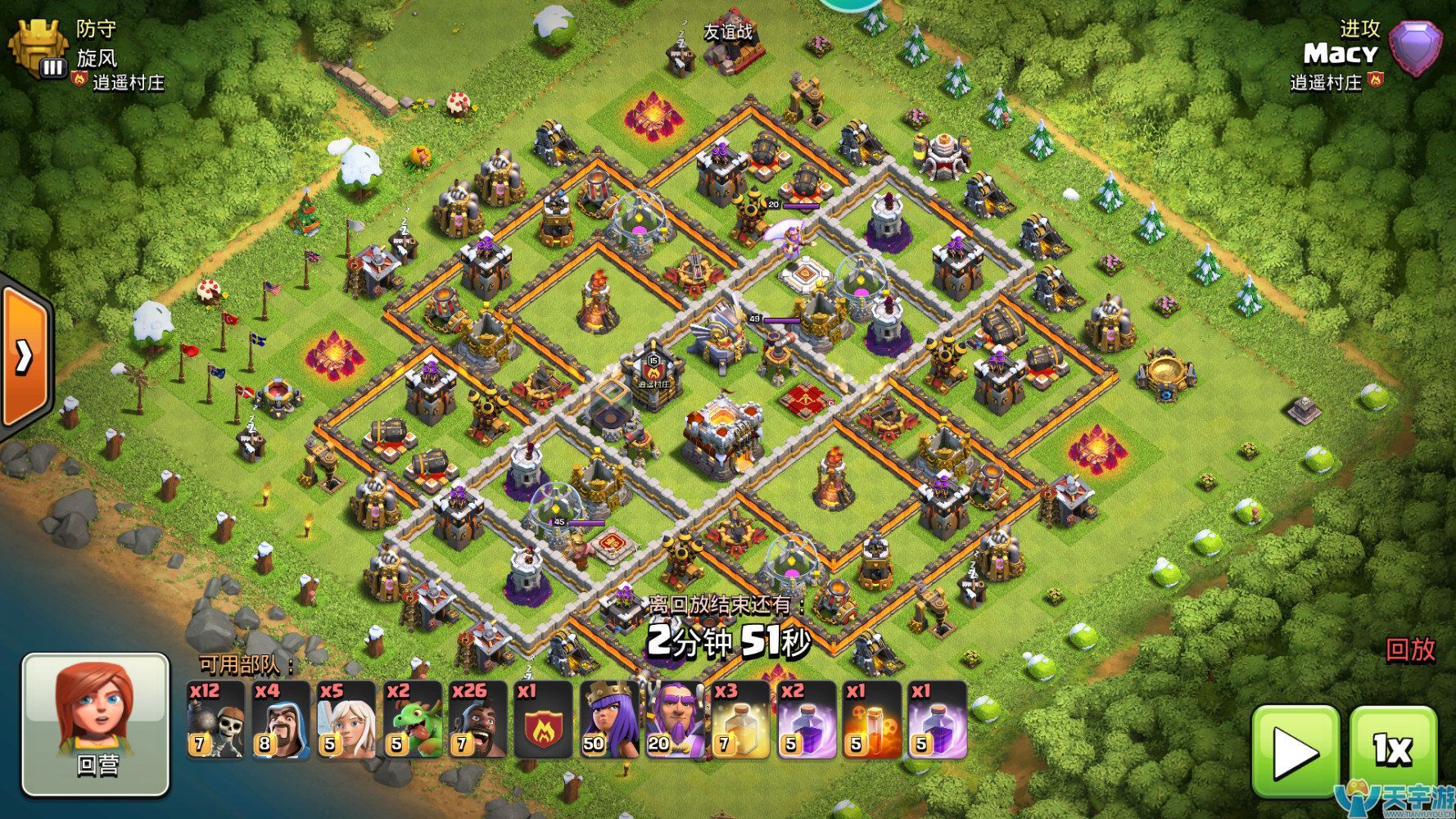Pick the Baby Dragon troop slot

413,720
